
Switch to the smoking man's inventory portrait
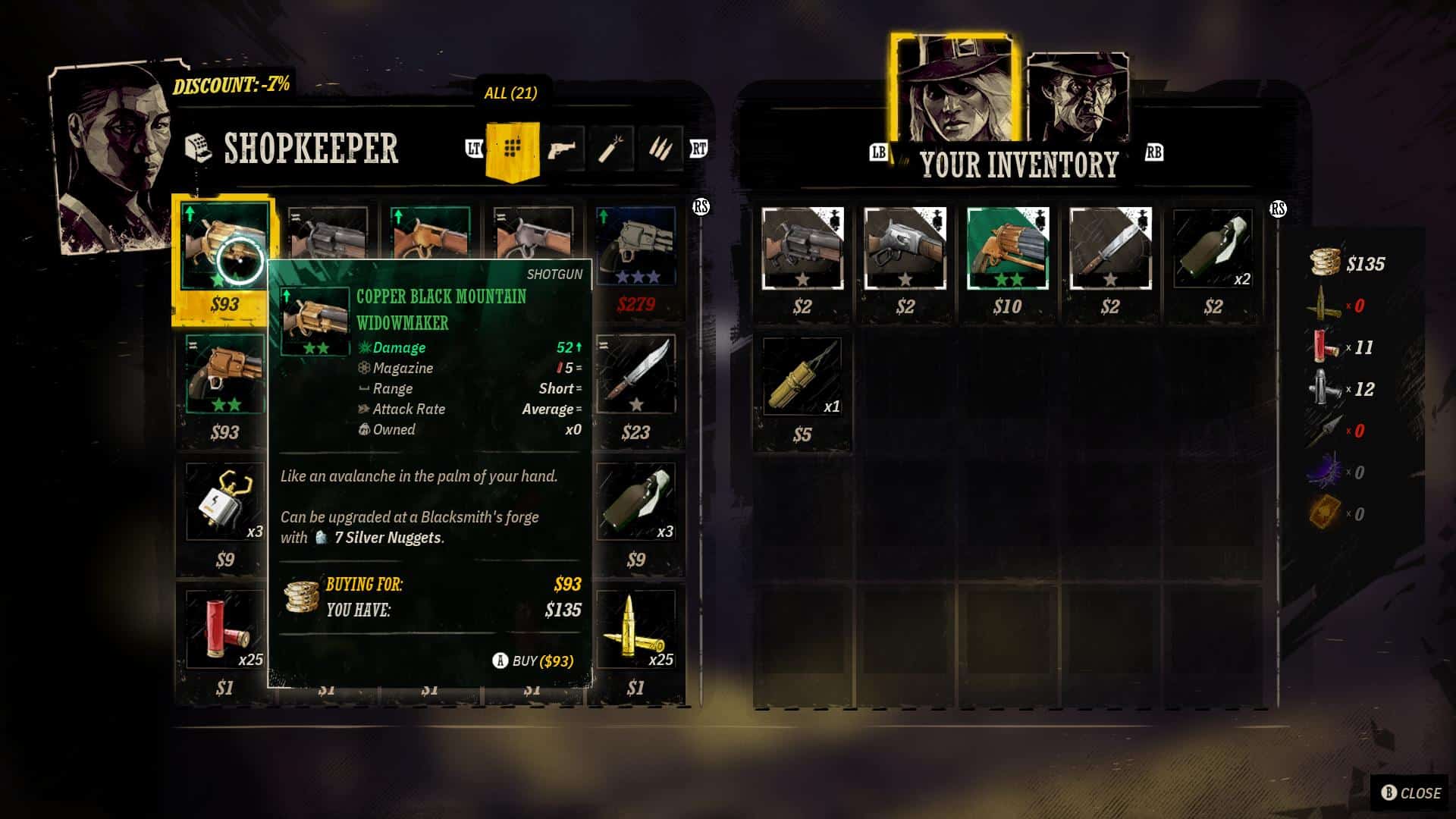(x=1077, y=99)
